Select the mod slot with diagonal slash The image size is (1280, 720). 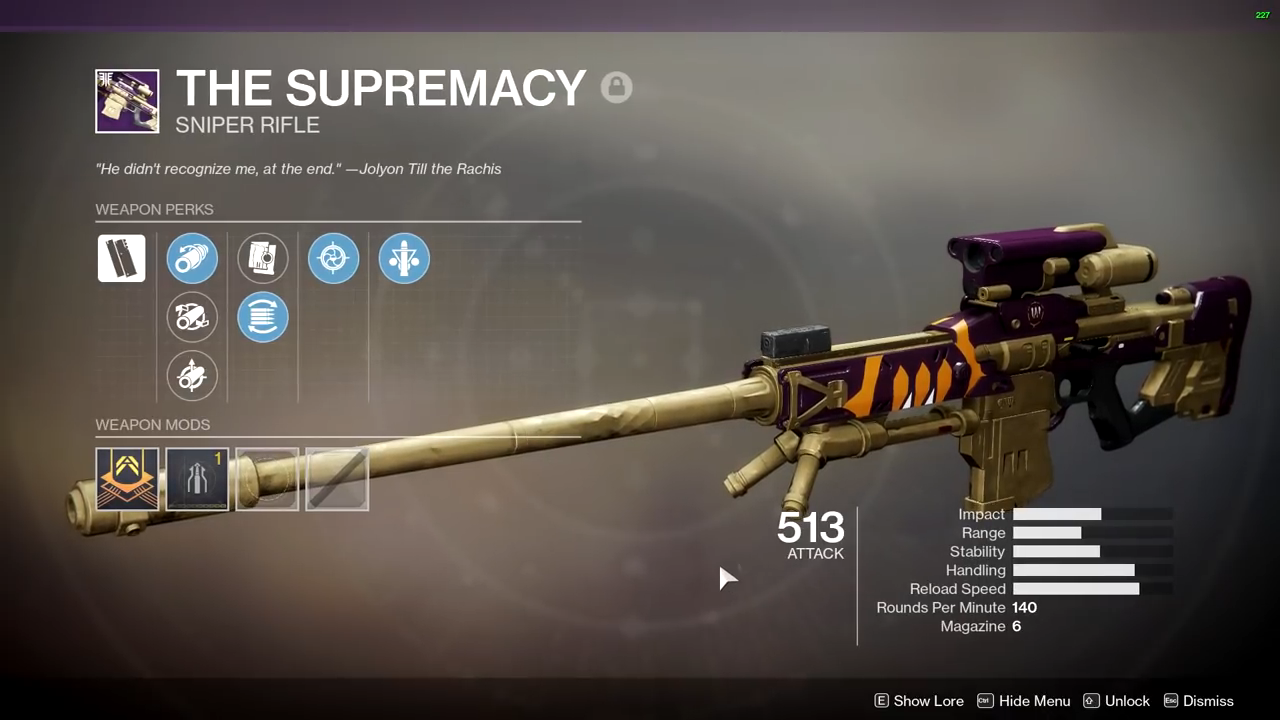click(x=337, y=479)
